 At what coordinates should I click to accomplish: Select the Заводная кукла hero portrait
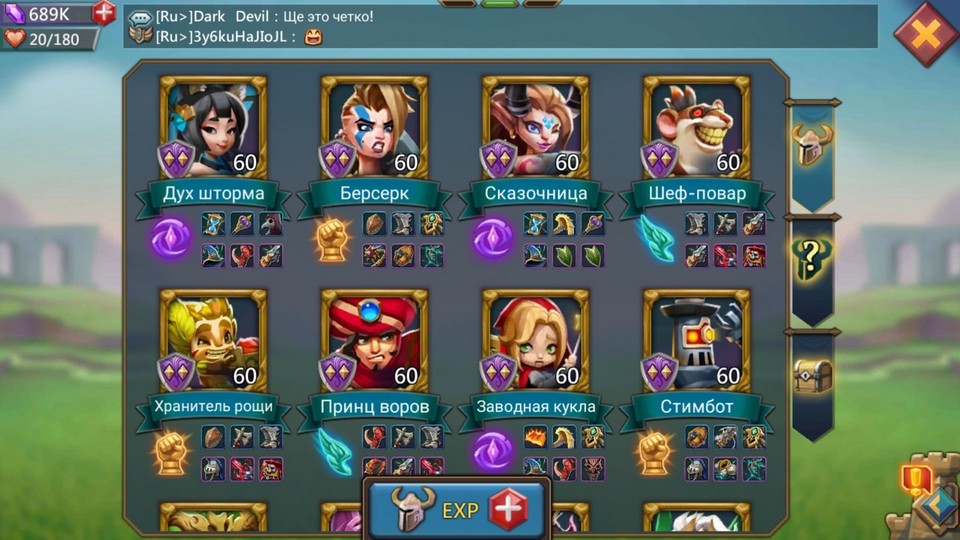[x=535, y=340]
